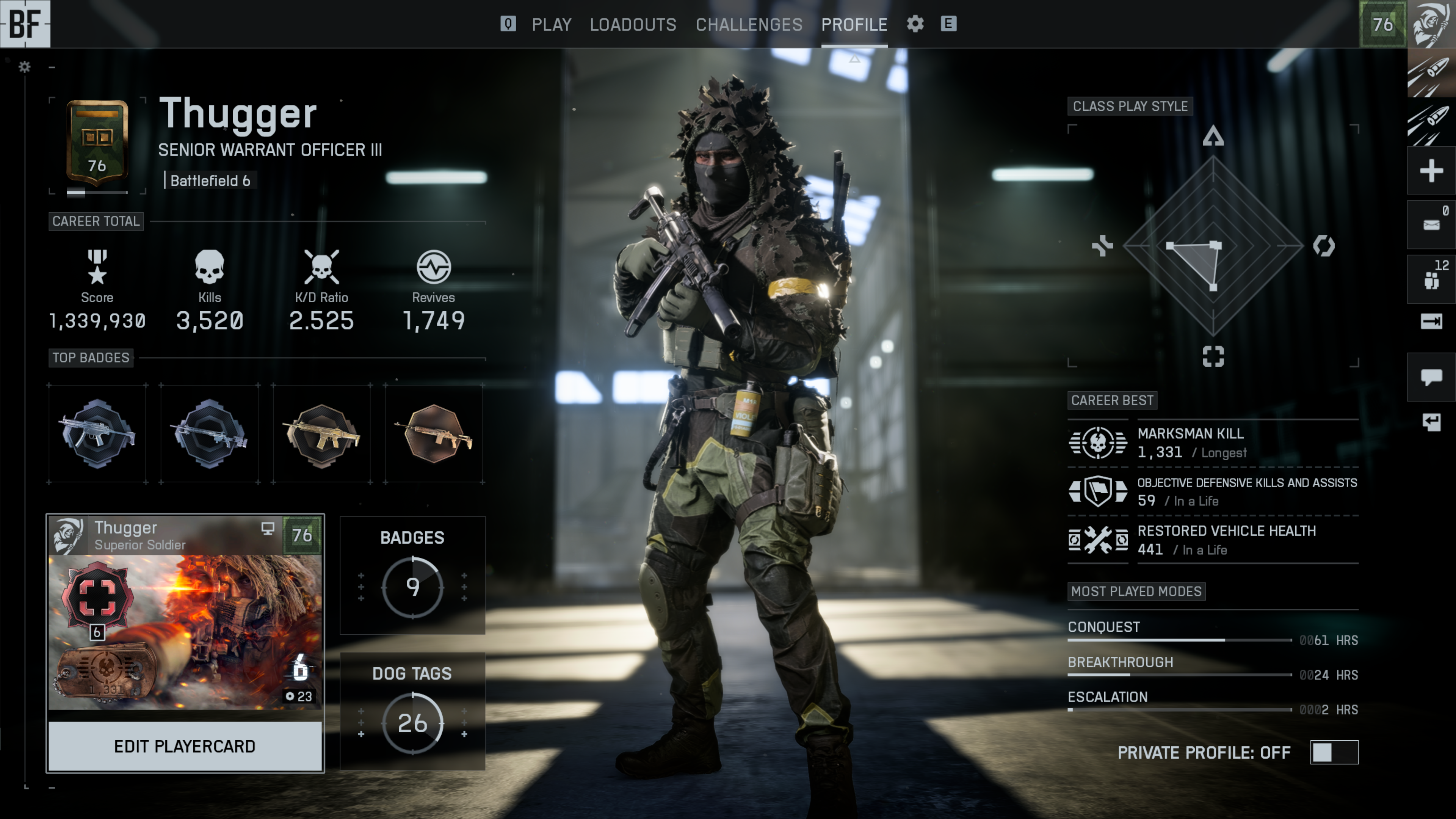This screenshot has width=1456, height=819.
Task: Click the plus icon in the side panel
Action: (x=1431, y=171)
